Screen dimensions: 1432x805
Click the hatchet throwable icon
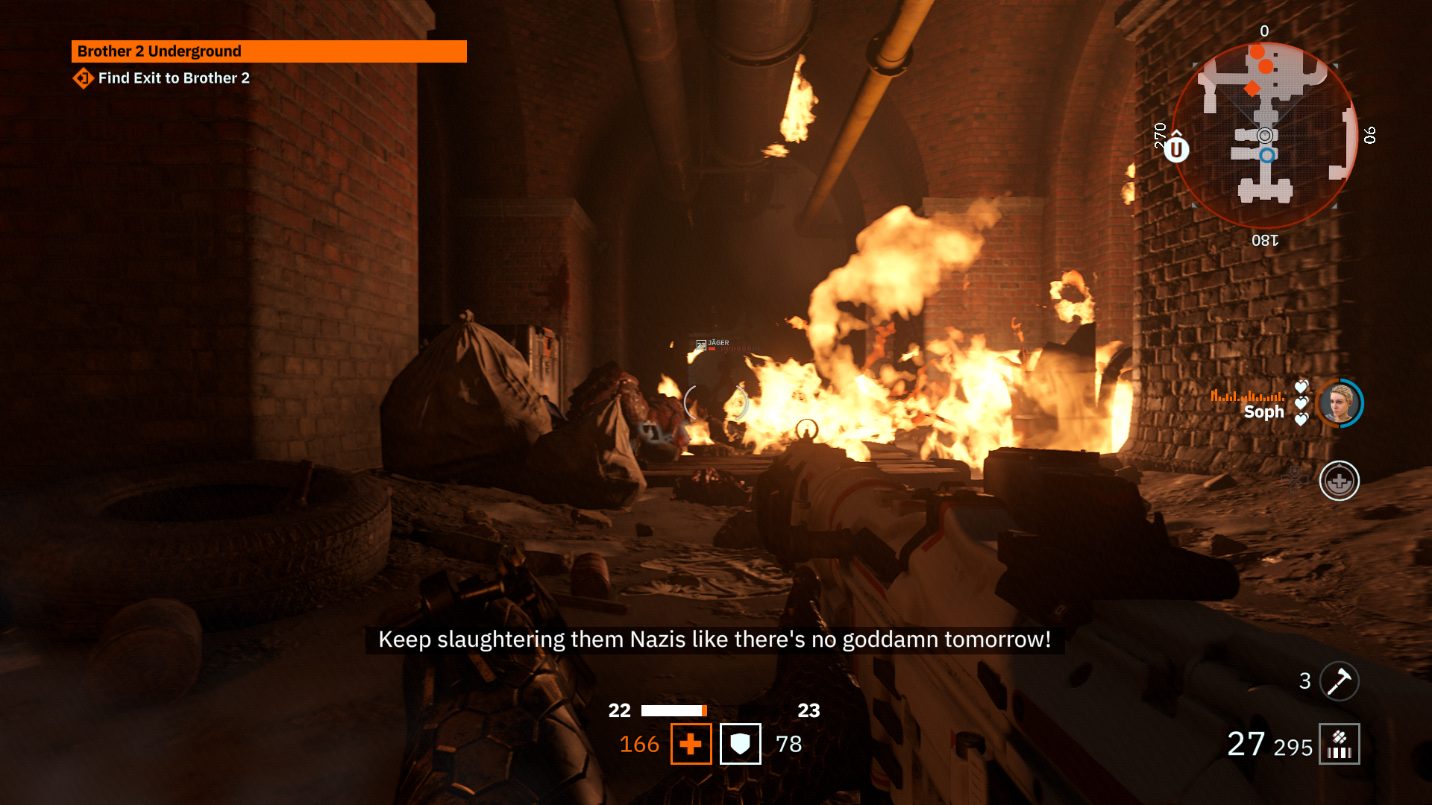(1339, 681)
